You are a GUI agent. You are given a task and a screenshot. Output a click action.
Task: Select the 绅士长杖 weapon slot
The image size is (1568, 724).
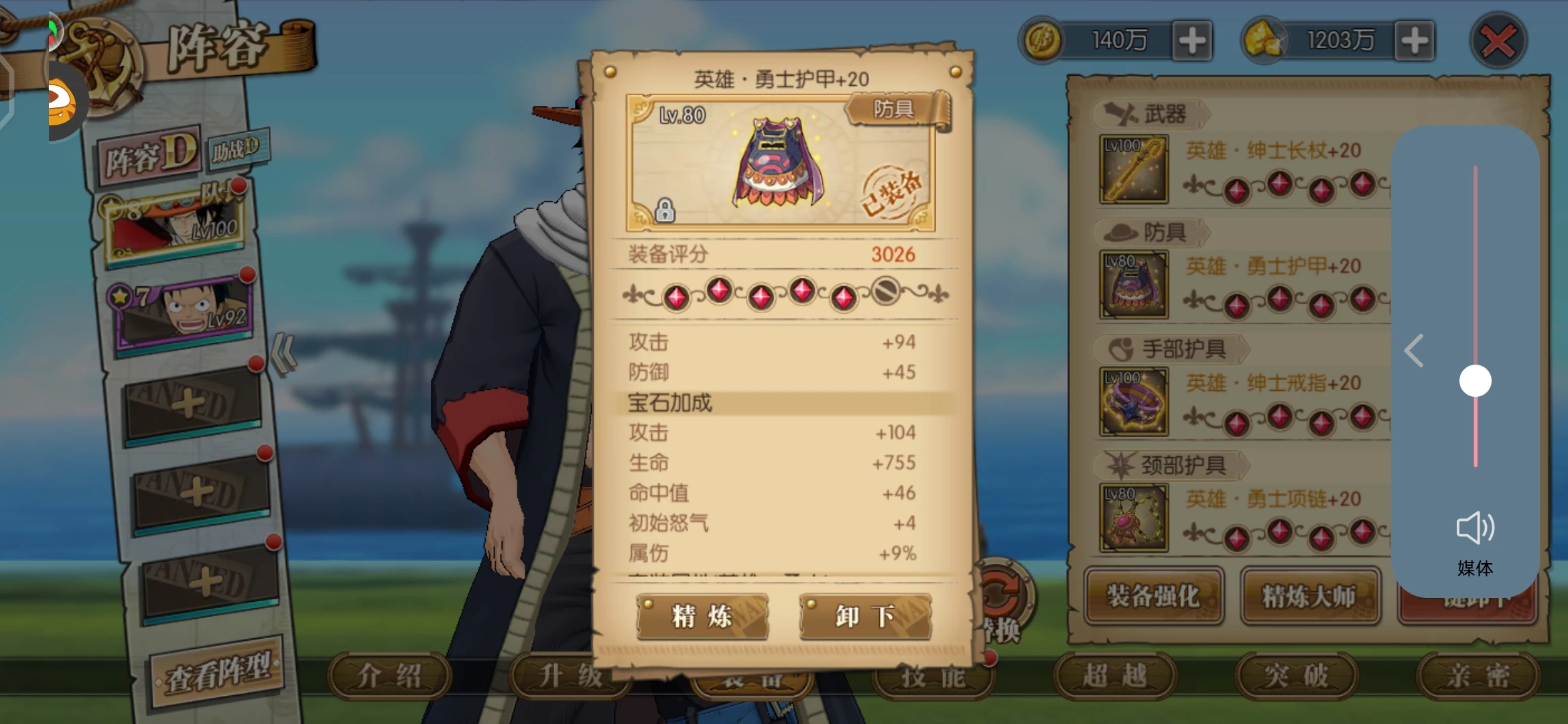coord(1134,170)
